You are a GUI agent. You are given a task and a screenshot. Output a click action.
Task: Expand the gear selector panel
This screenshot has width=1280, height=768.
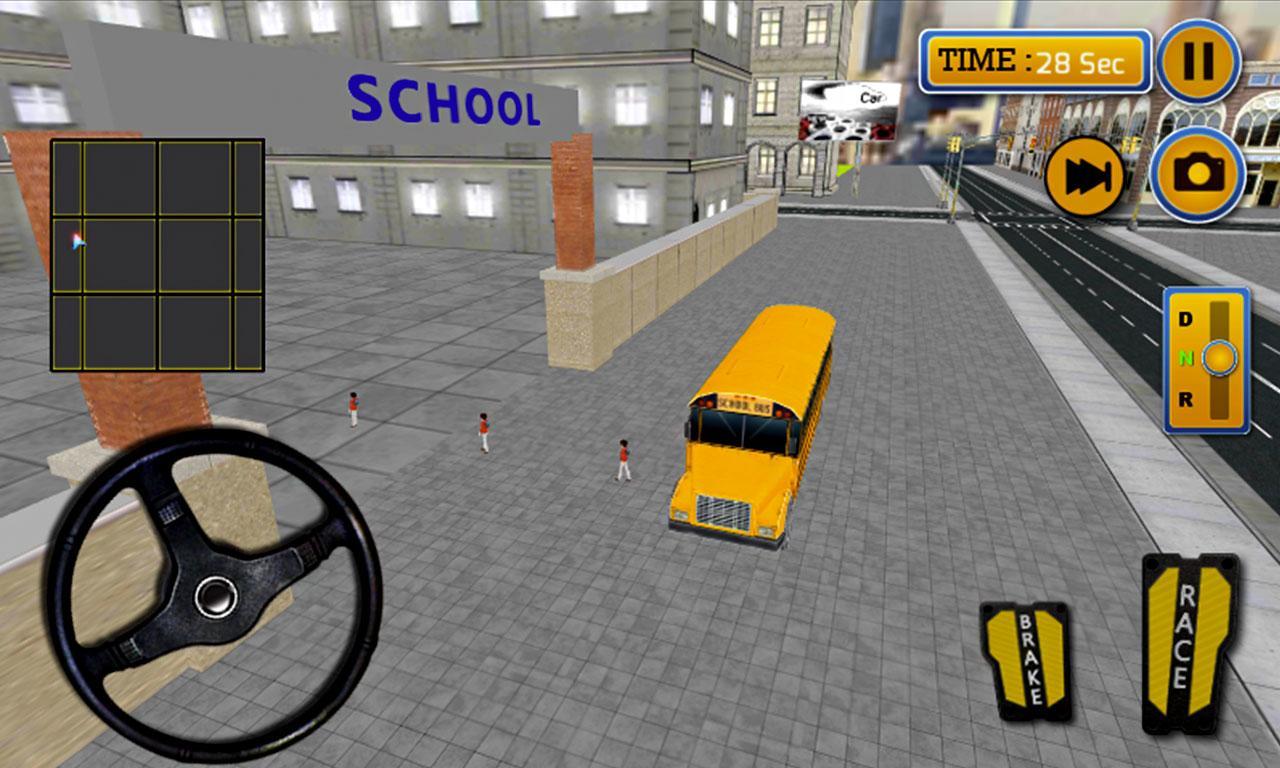1207,360
